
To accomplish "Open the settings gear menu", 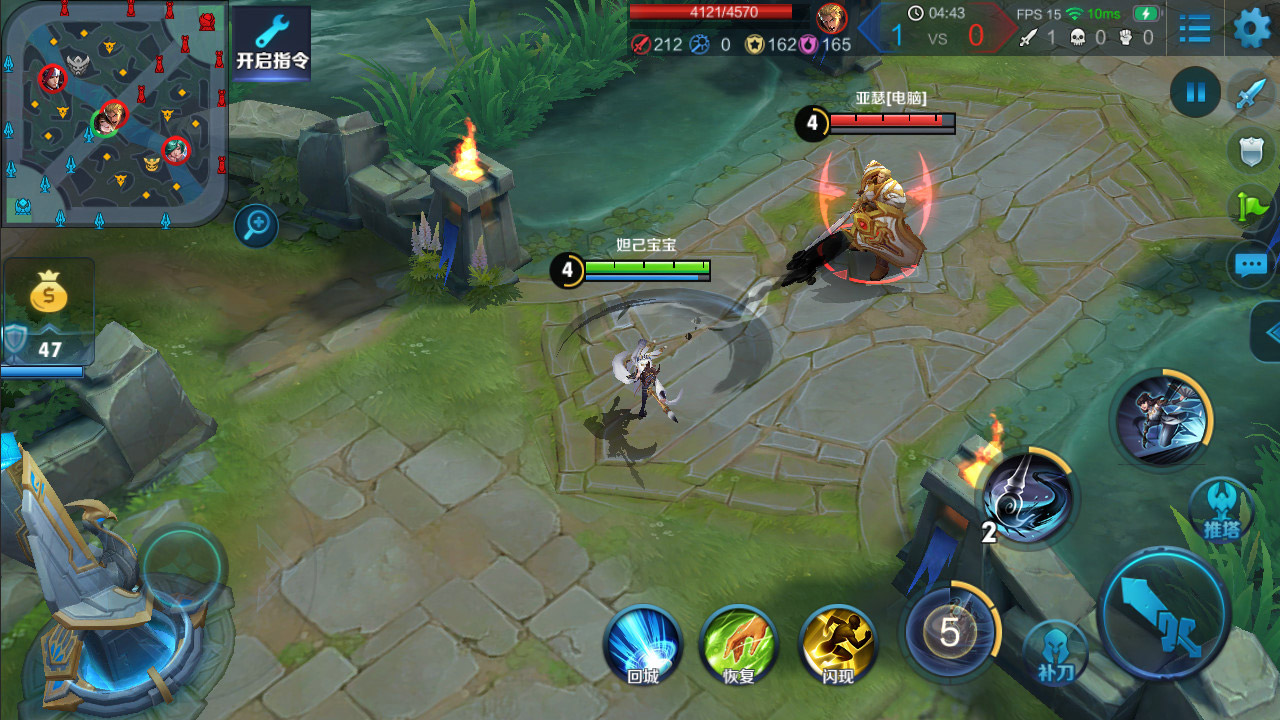I will click(1252, 27).
